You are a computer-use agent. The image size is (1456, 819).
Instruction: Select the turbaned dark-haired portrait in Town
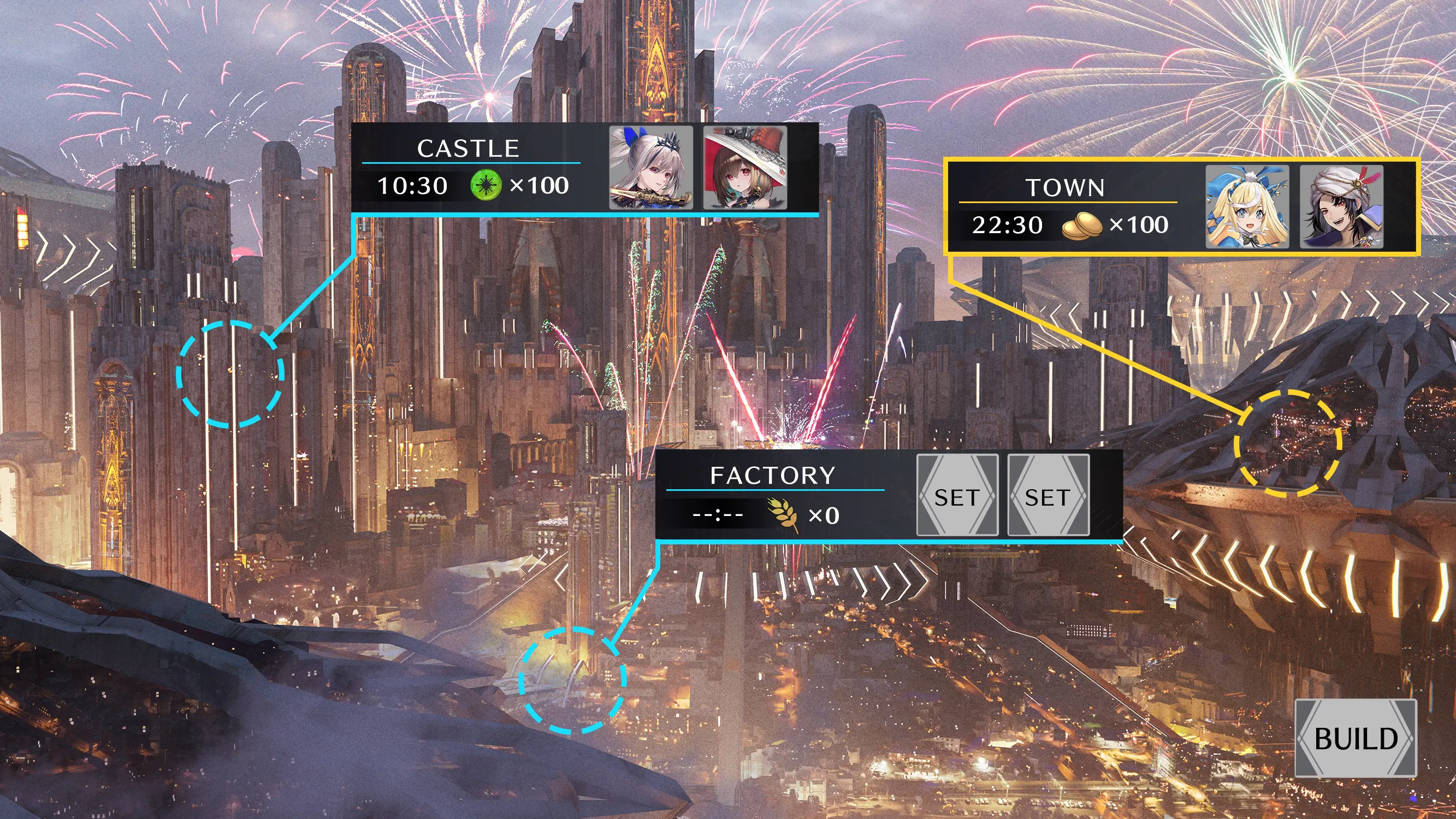1341,207
